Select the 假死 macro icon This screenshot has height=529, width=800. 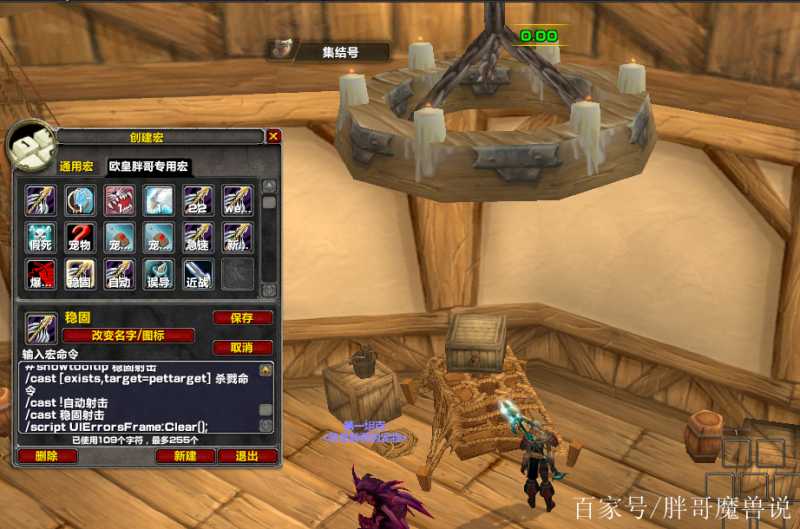pos(41,237)
